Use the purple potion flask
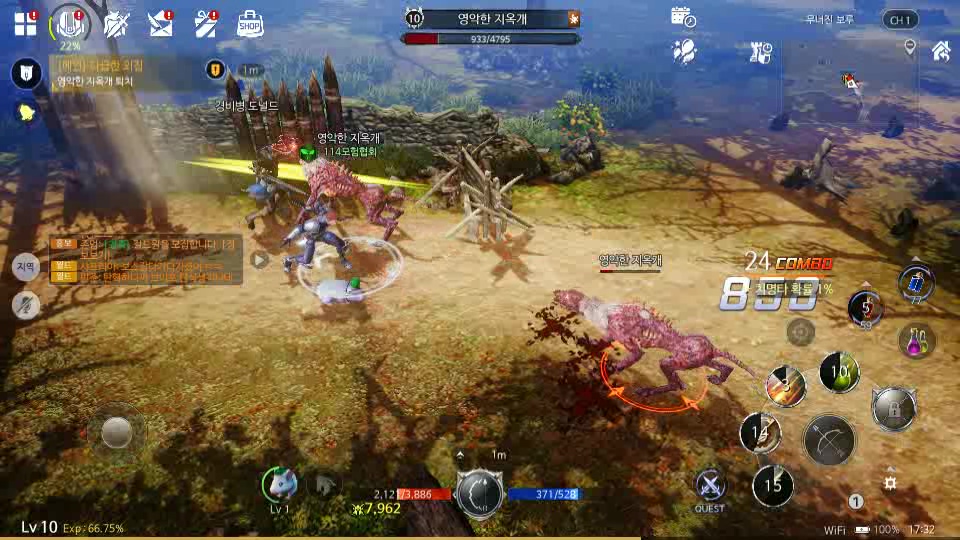 click(916, 342)
